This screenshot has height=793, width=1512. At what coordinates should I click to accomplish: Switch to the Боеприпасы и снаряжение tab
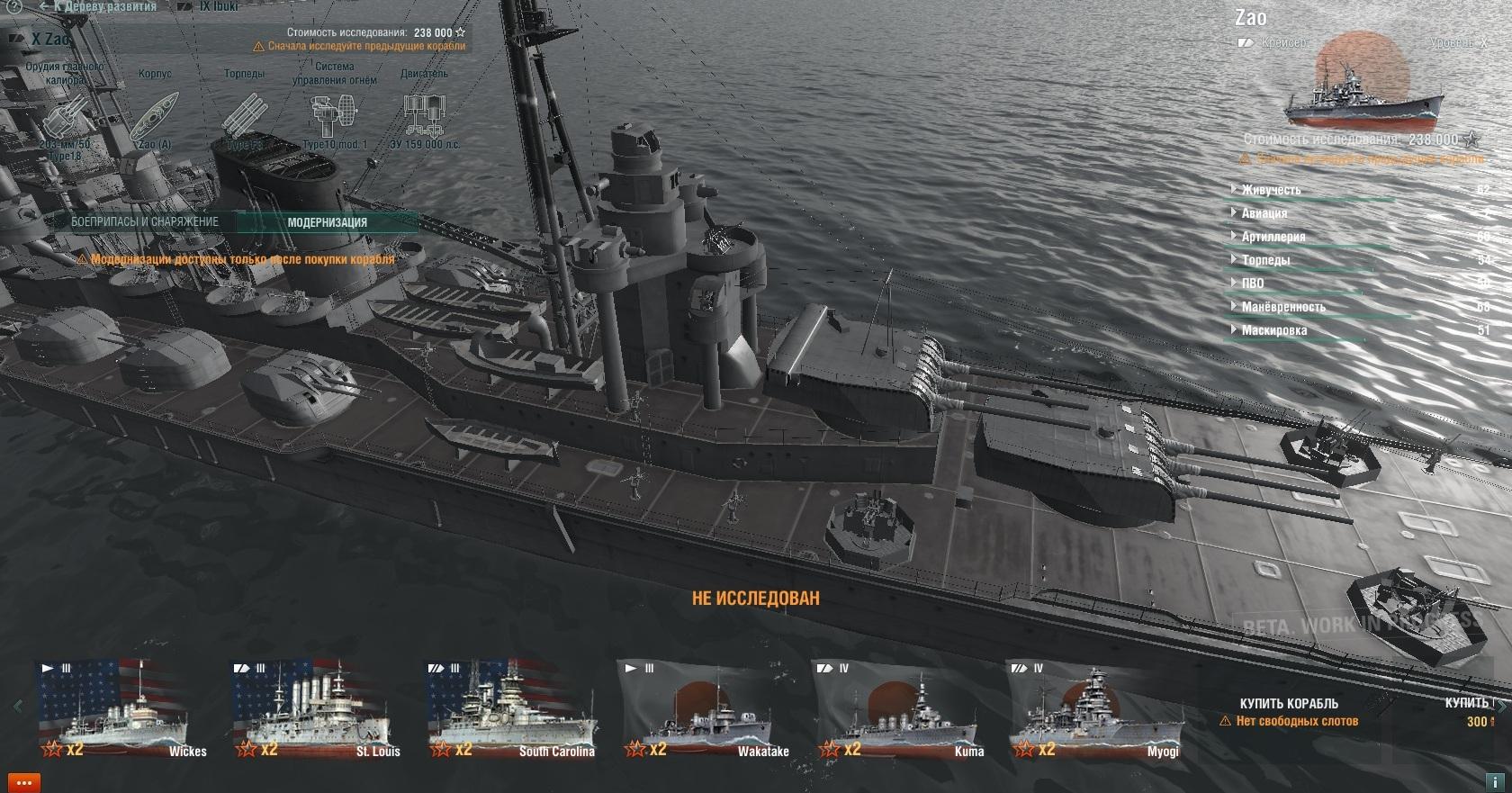145,221
